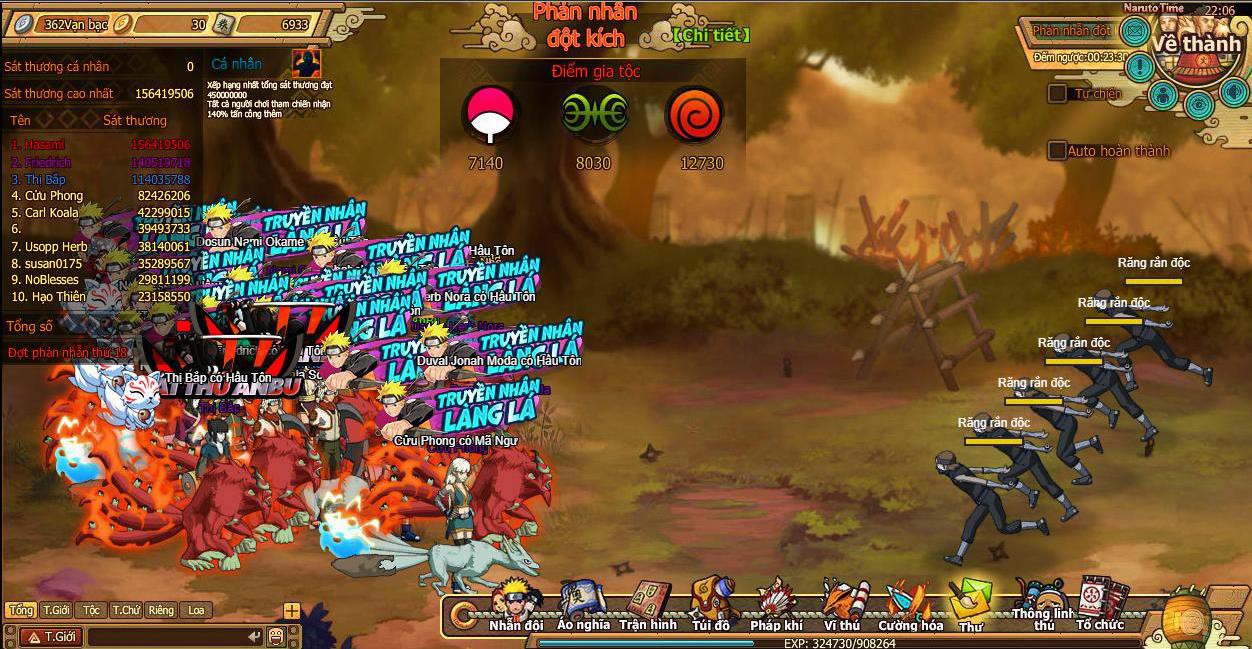
Task: Switch to the Riêng chat tab
Action: tap(160, 610)
